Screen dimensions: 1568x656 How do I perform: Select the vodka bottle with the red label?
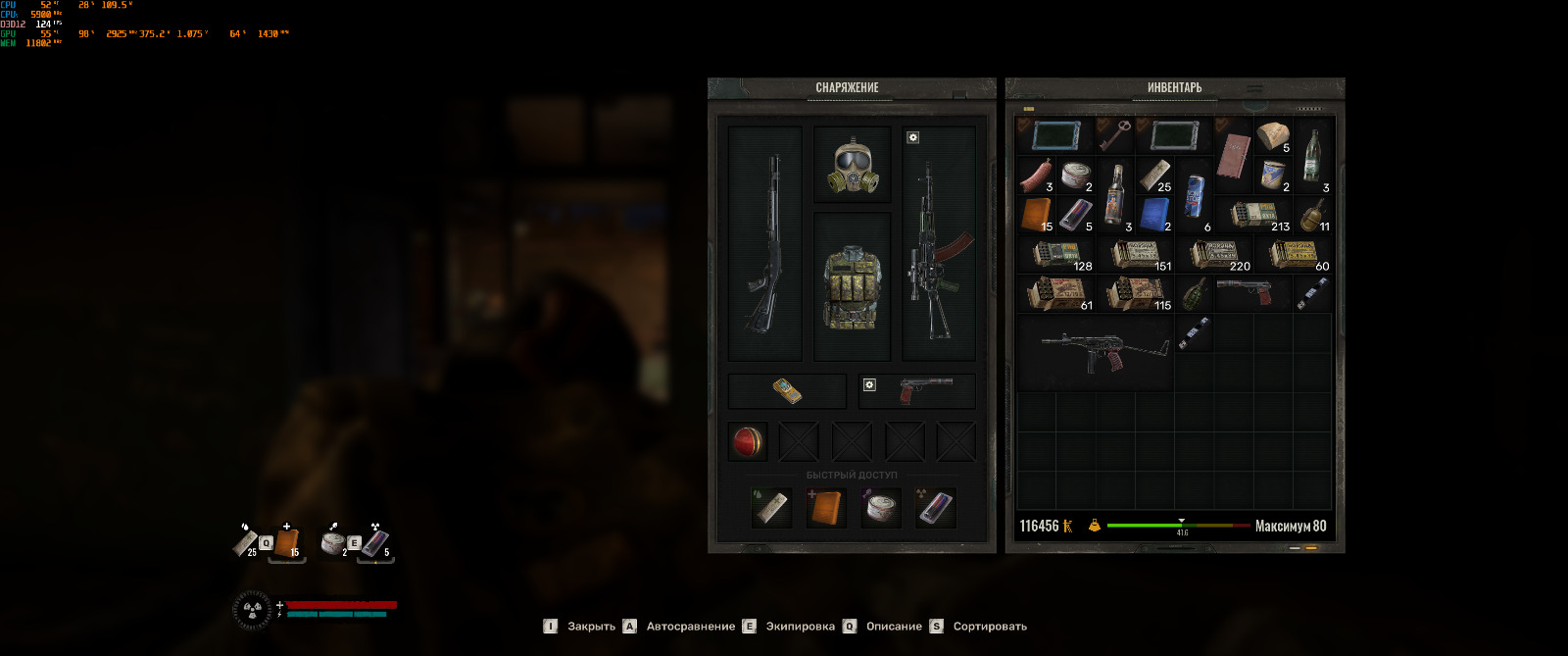pyautogui.click(x=1114, y=194)
